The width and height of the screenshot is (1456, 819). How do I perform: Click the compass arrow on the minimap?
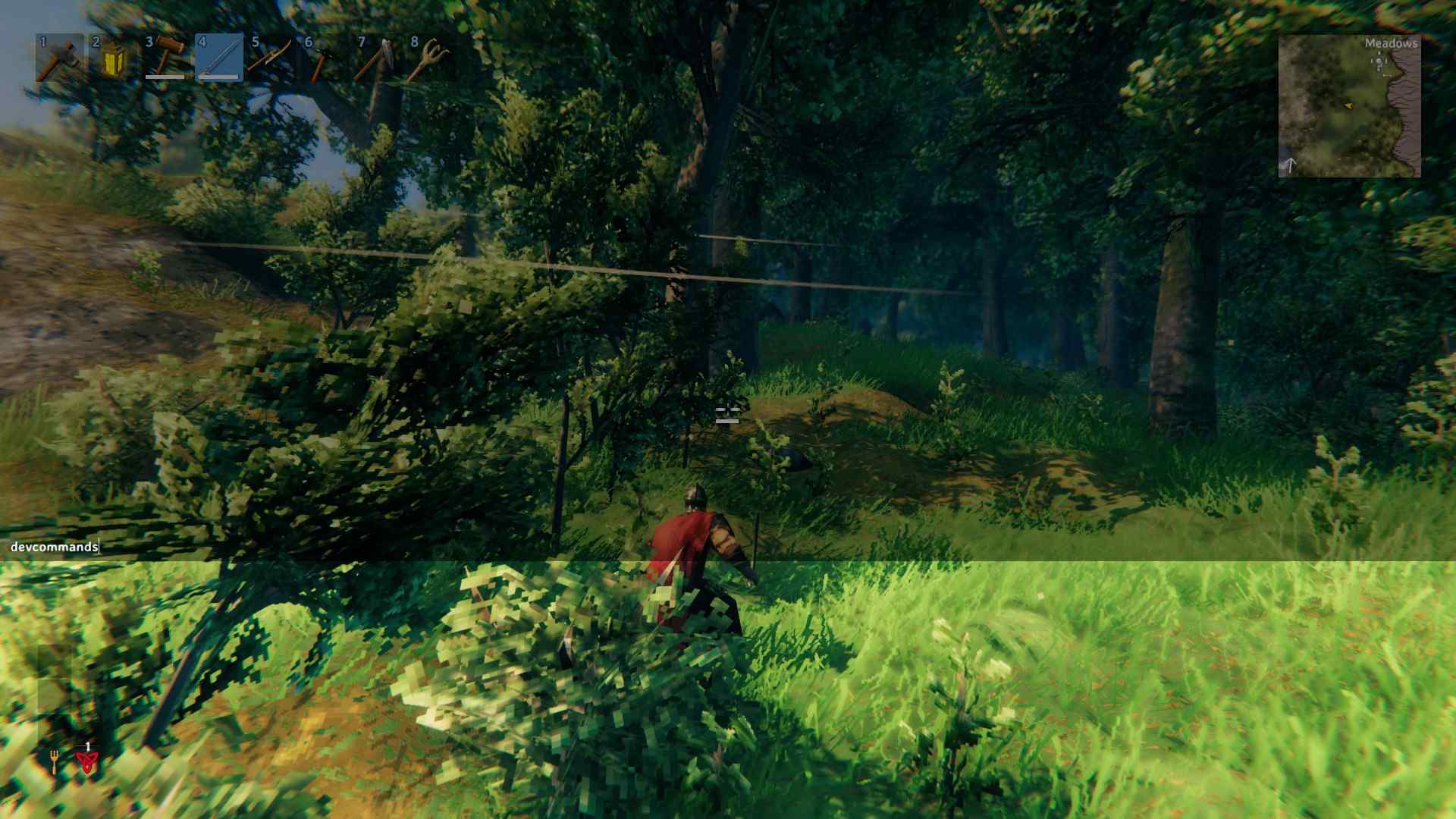(x=1291, y=164)
